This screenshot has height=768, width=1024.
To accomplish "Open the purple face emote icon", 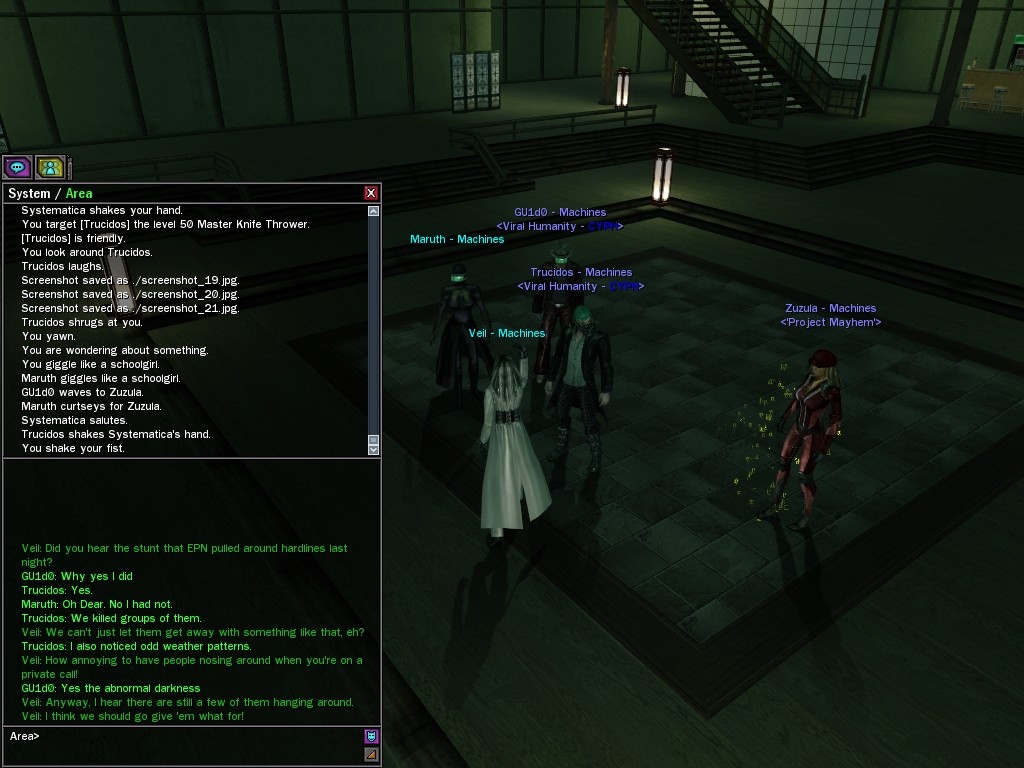I will 371,737.
